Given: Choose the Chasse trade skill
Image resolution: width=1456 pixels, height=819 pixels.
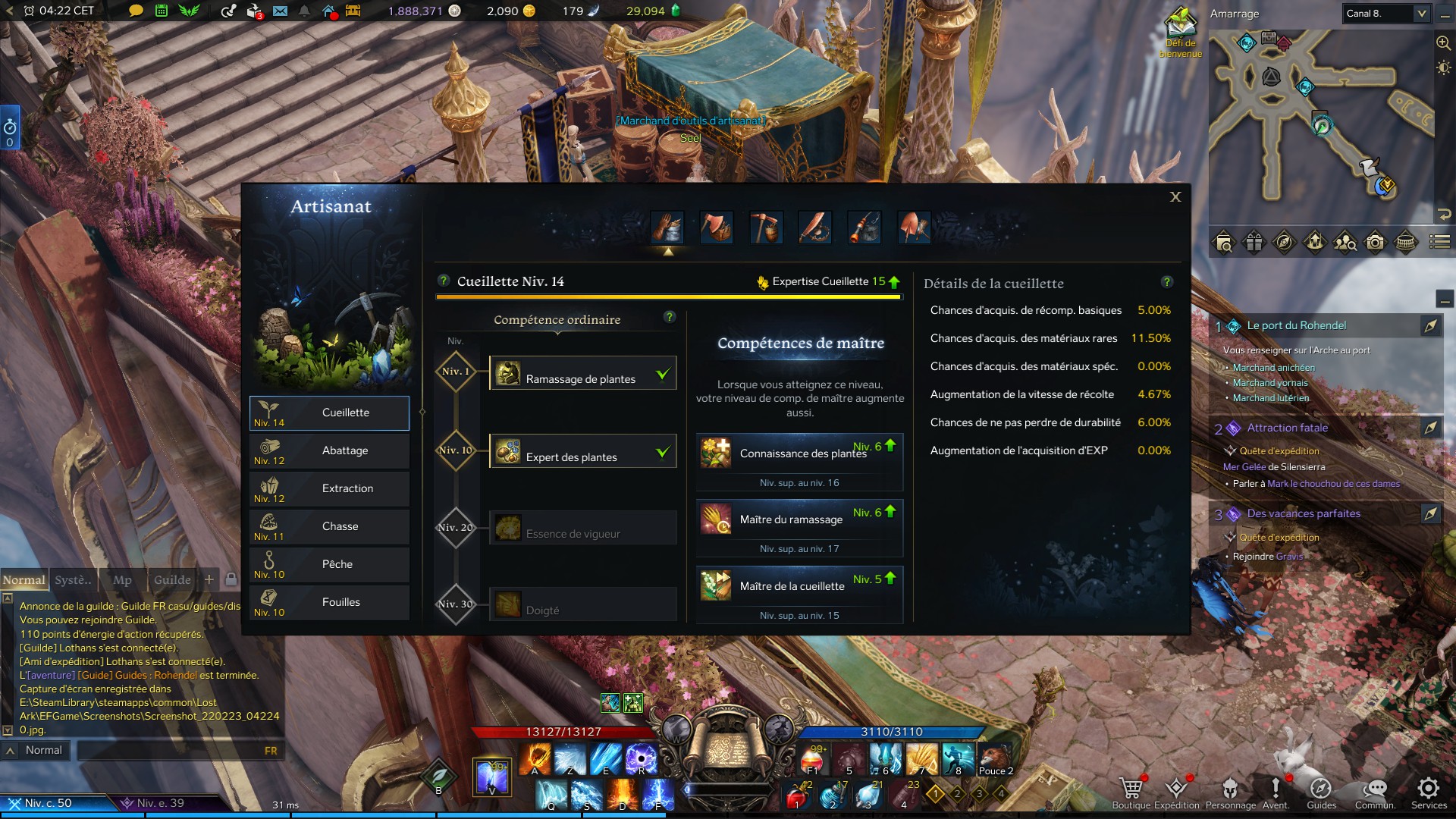Looking at the screenshot, I should coord(329,527).
